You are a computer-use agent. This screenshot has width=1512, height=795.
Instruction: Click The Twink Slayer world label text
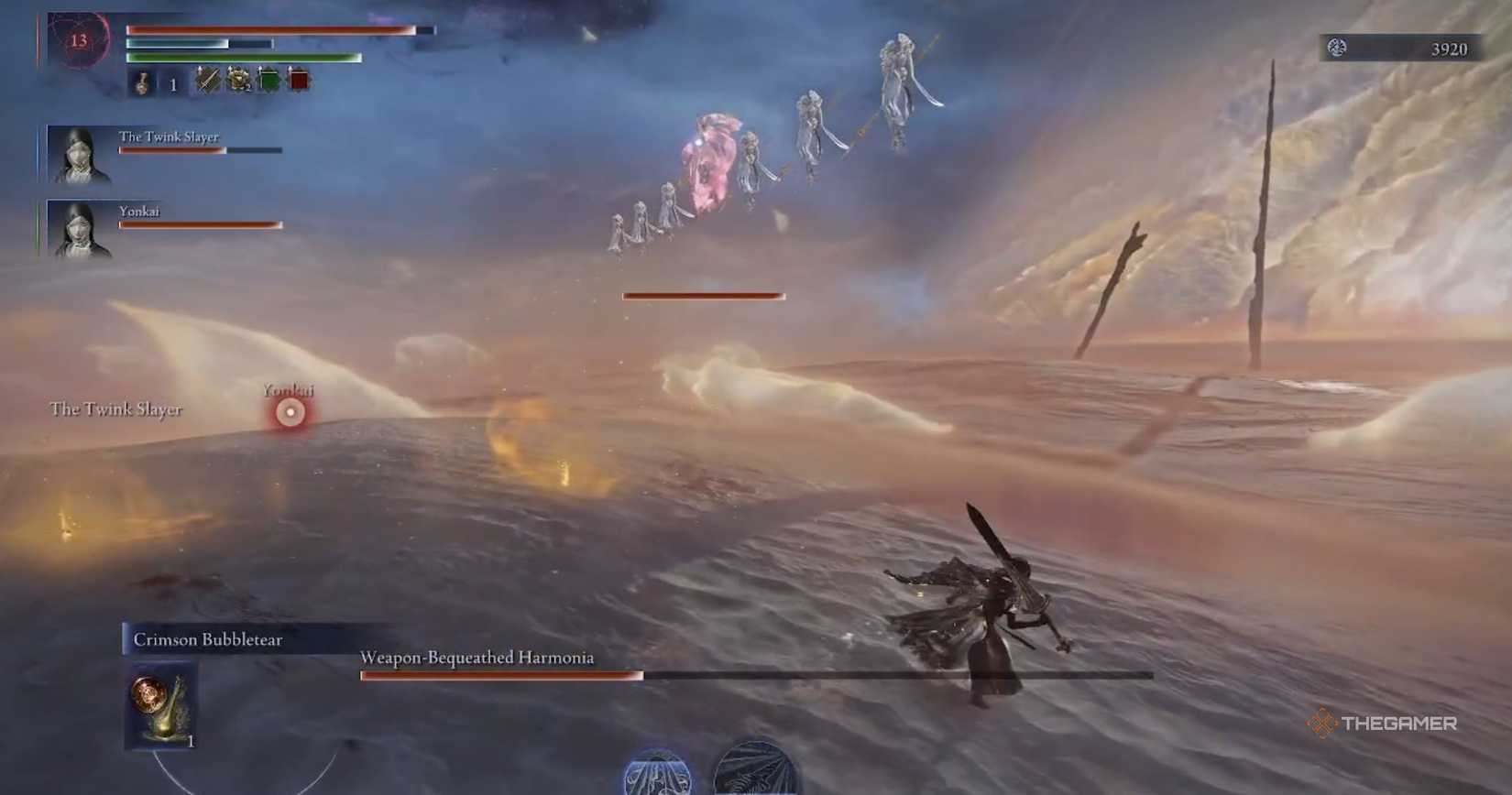[x=116, y=410]
